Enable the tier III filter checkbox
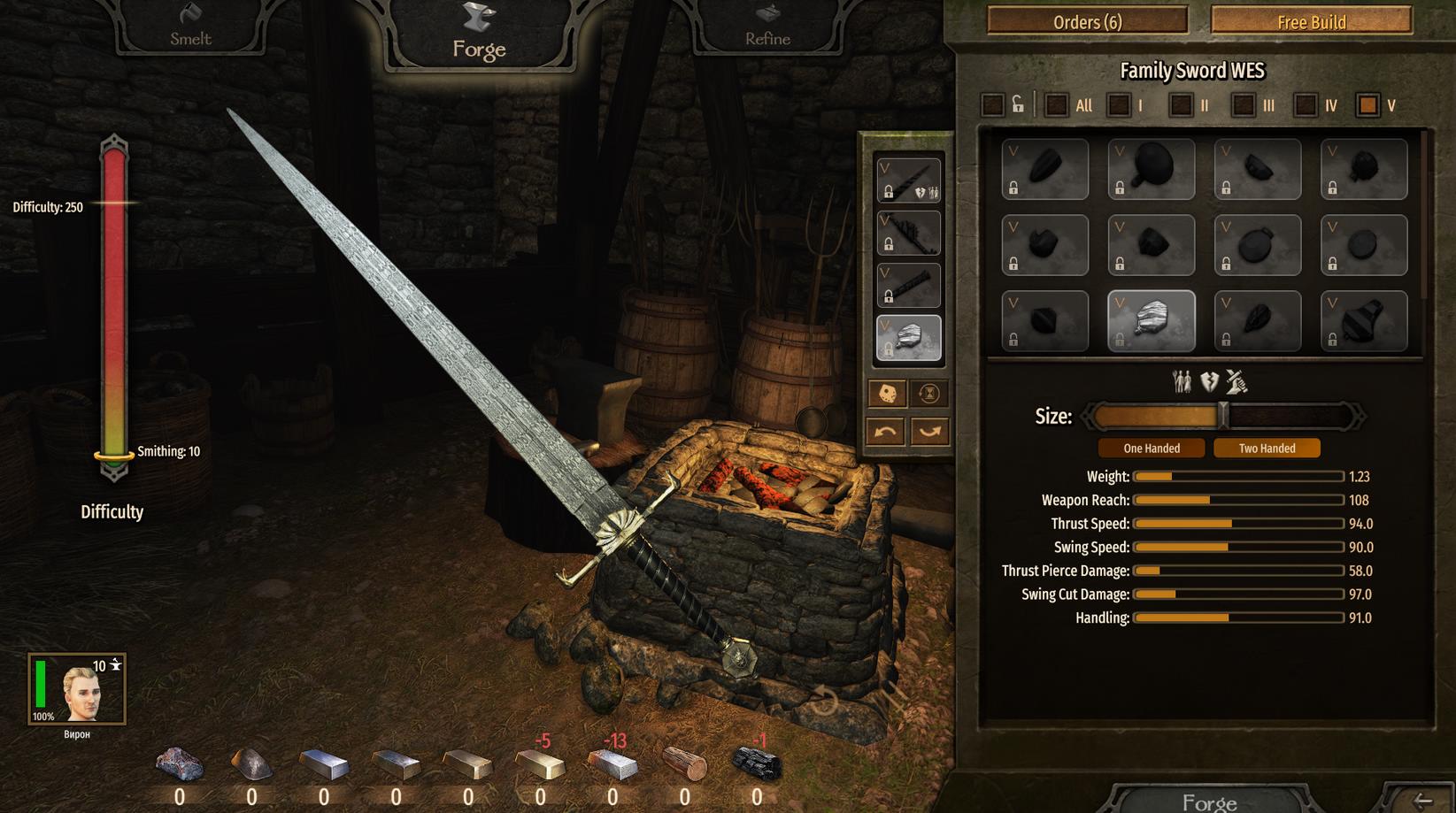Viewport: 1456px width, 813px height. click(x=1244, y=105)
